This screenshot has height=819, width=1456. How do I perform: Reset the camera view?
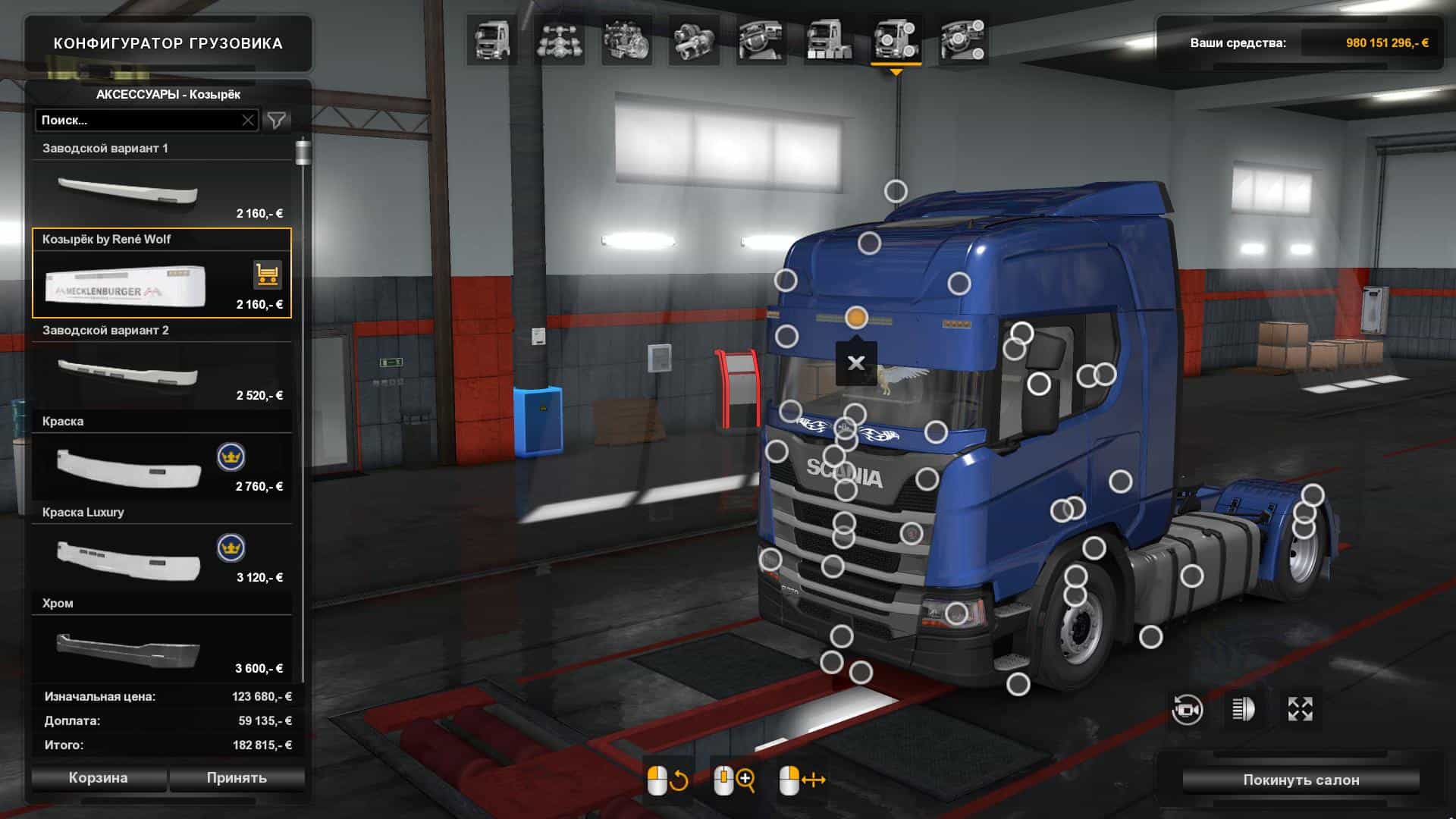[1187, 710]
